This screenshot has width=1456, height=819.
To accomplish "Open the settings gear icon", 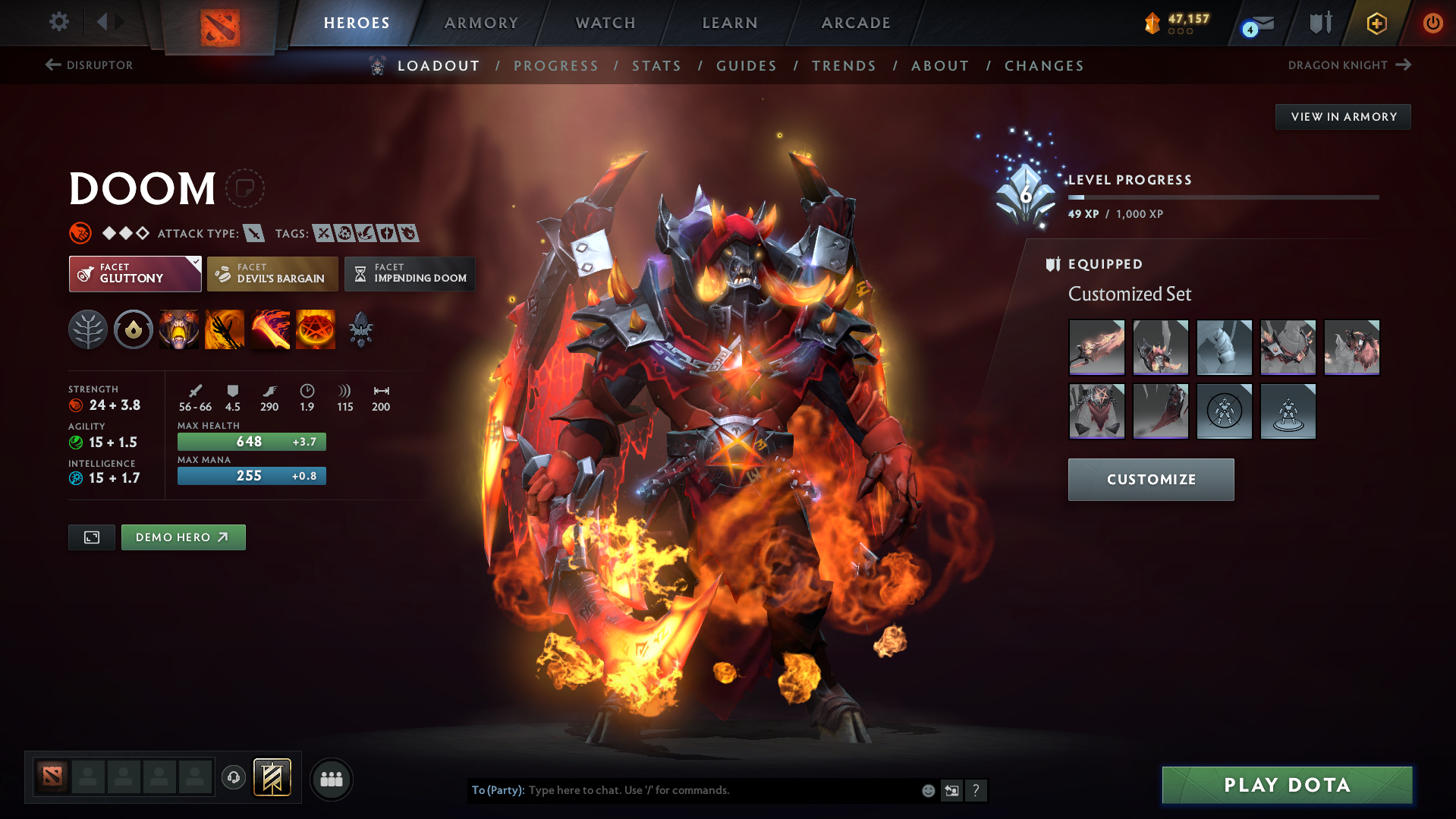I will tap(58, 22).
